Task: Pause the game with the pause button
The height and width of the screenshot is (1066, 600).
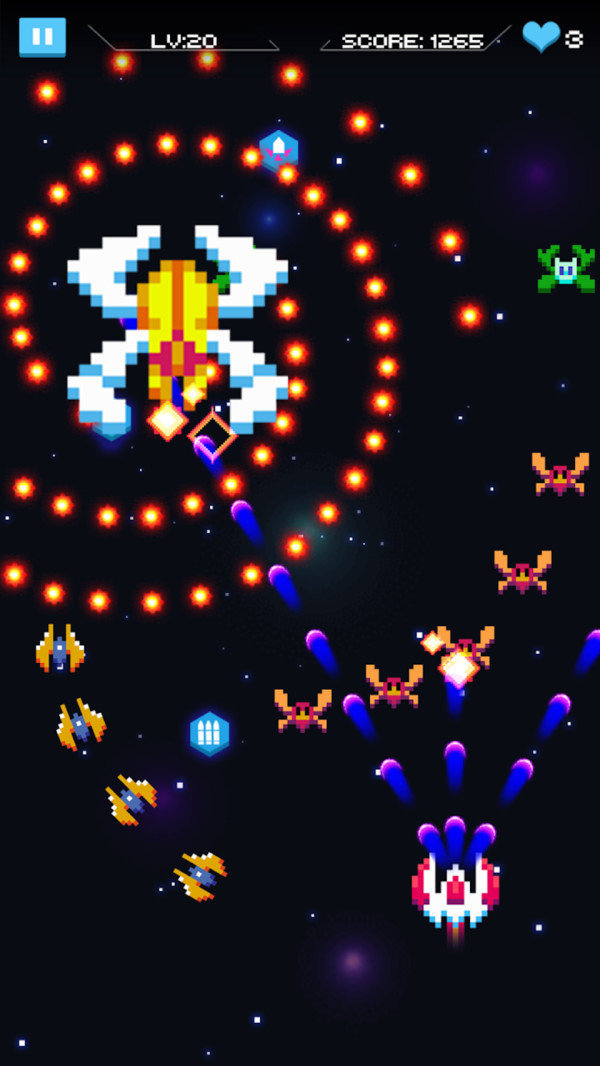Action: coord(42,37)
